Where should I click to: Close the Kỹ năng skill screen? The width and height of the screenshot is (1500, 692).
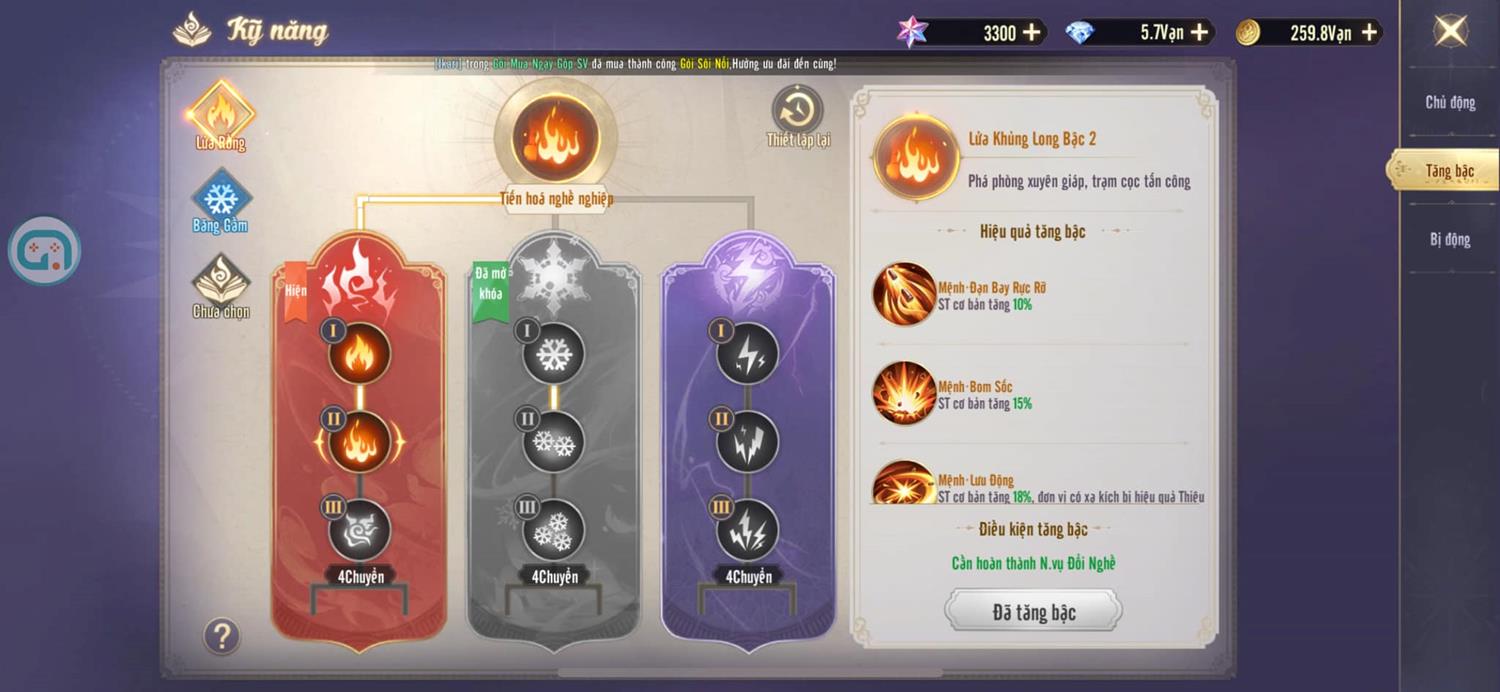click(x=1450, y=31)
